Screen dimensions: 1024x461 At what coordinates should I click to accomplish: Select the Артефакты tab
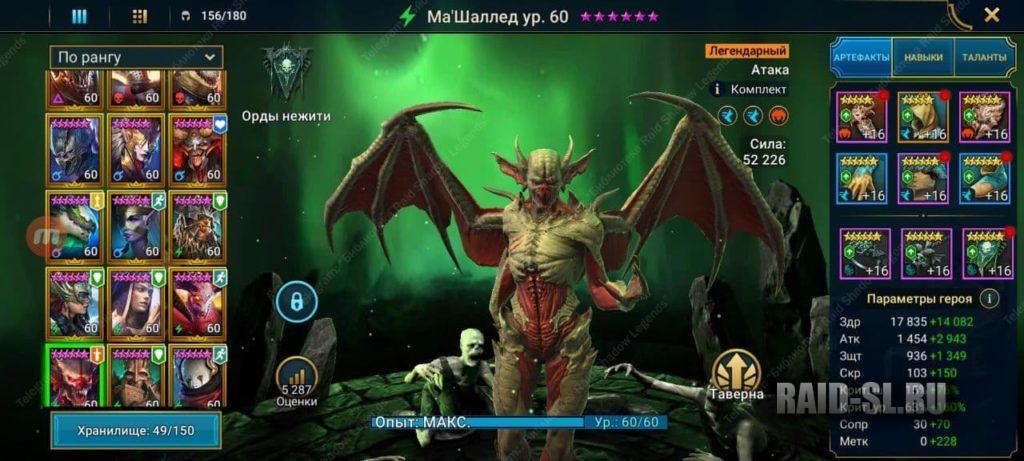pos(861,58)
